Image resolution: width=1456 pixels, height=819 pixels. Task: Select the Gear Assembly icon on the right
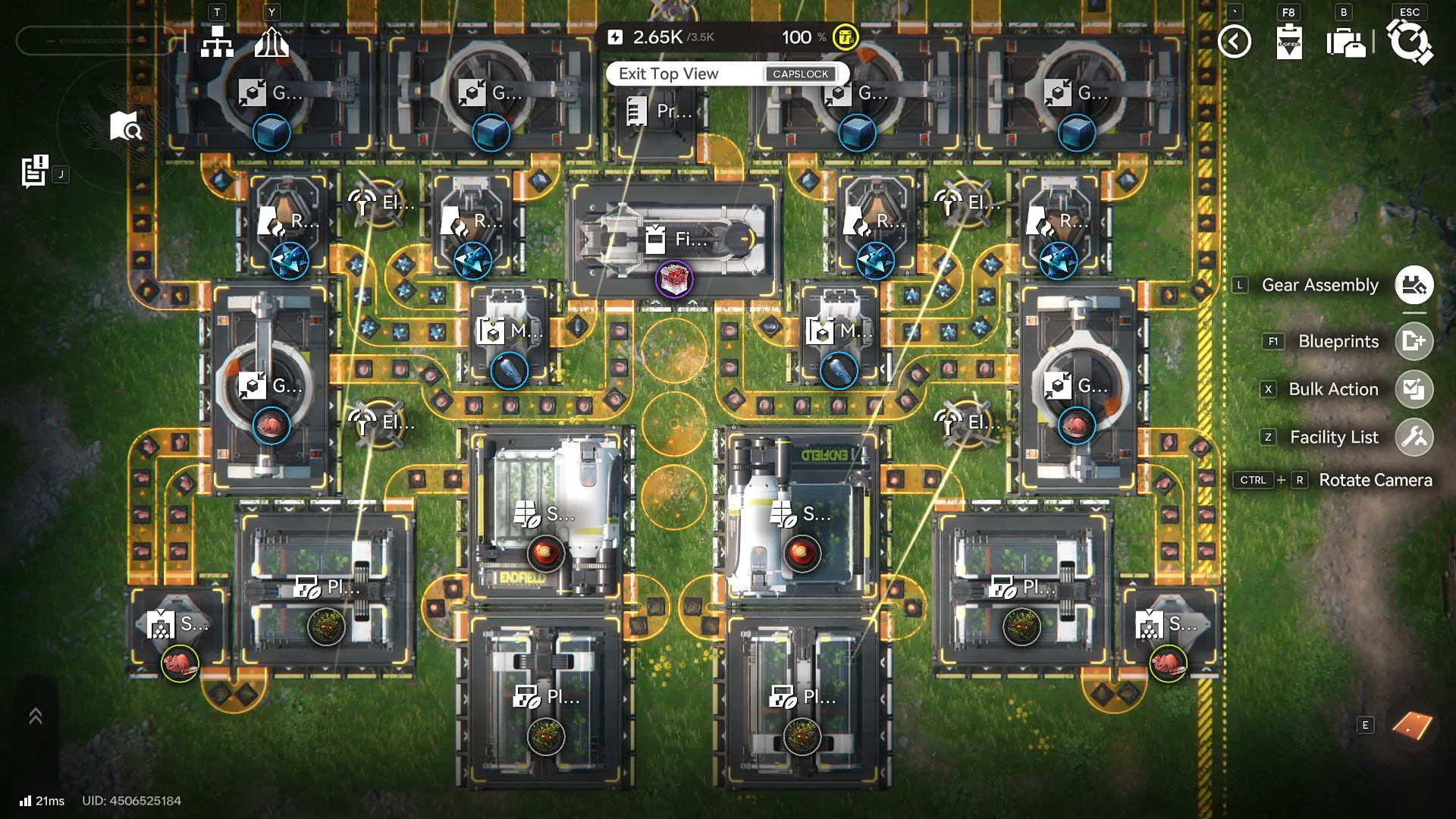pyautogui.click(x=1414, y=285)
